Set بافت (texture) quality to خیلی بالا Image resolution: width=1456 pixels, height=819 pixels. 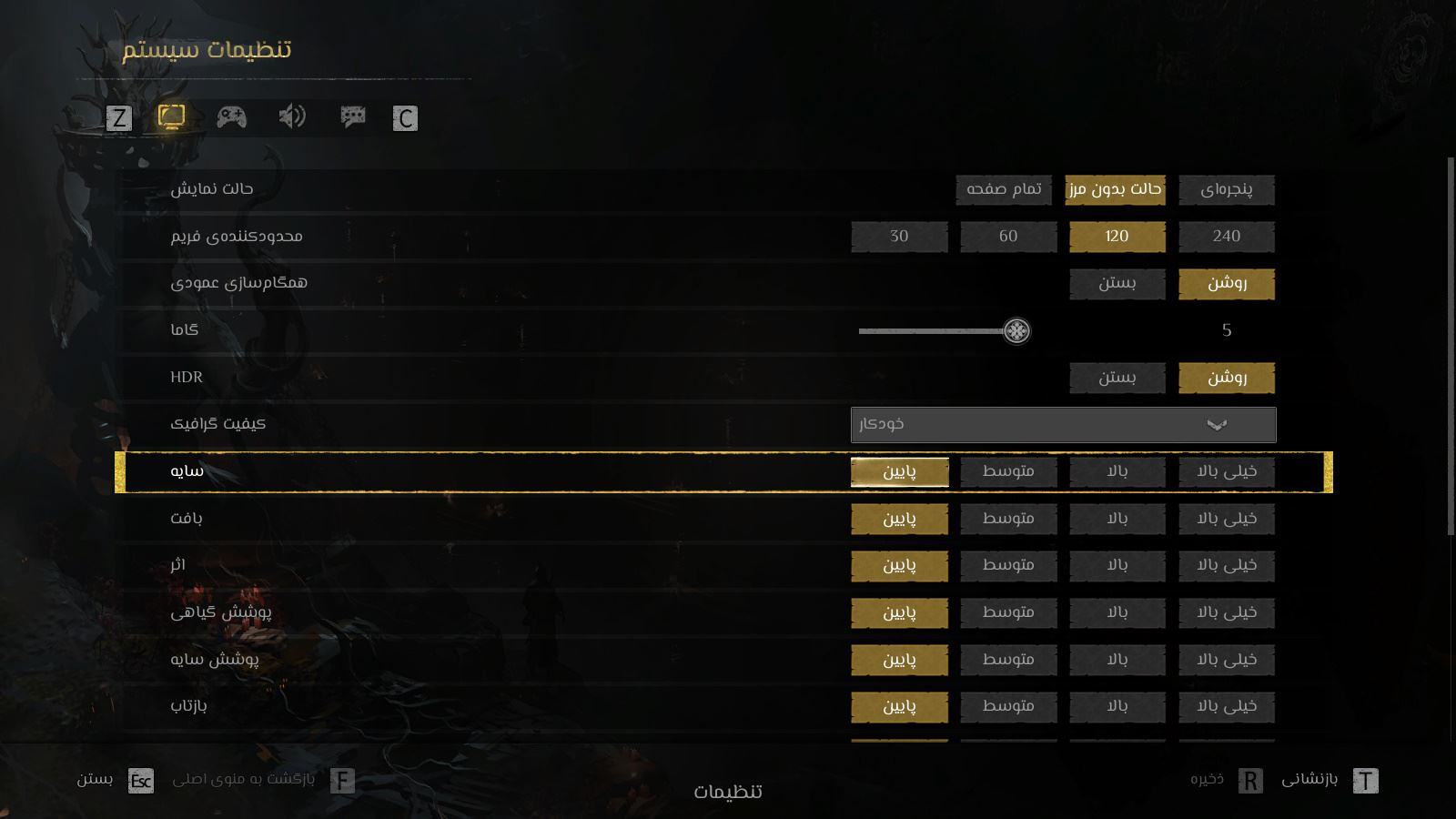pos(1226,519)
